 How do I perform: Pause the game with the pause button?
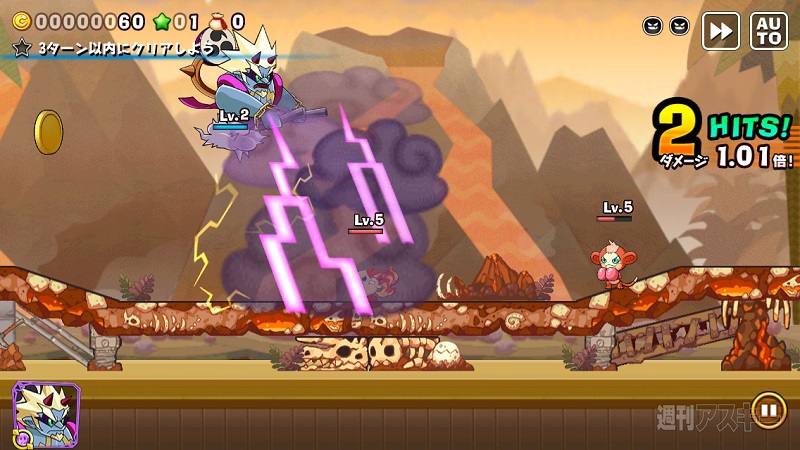(x=768, y=409)
